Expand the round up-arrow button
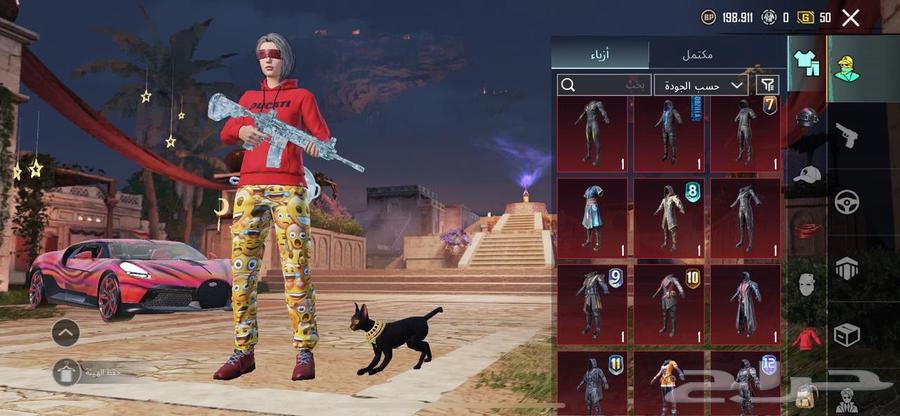900x416 pixels. pyautogui.click(x=66, y=332)
